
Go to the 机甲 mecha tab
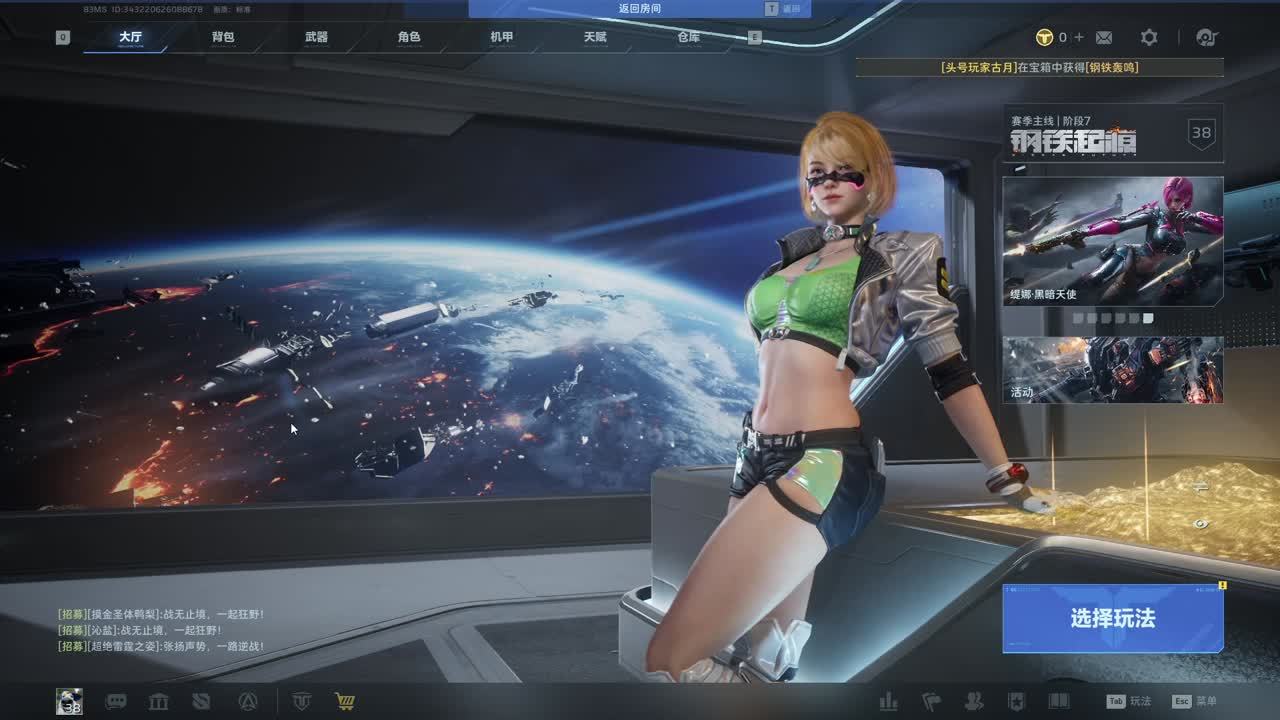click(x=501, y=37)
